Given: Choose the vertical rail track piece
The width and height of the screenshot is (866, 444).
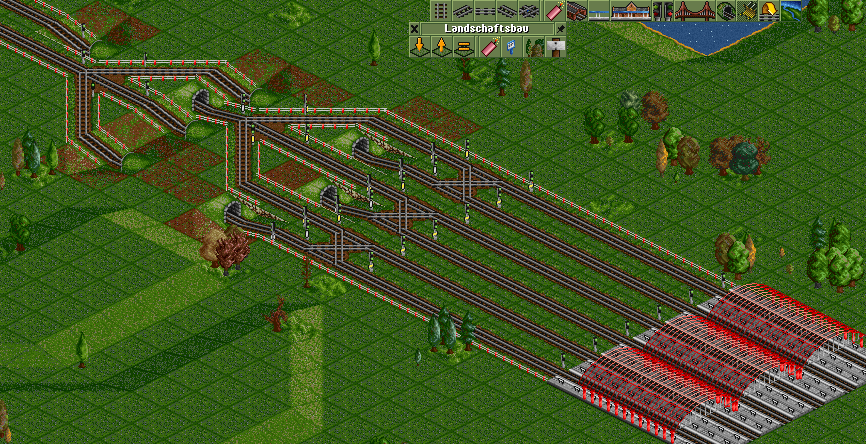Looking at the screenshot, I should tap(441, 11).
